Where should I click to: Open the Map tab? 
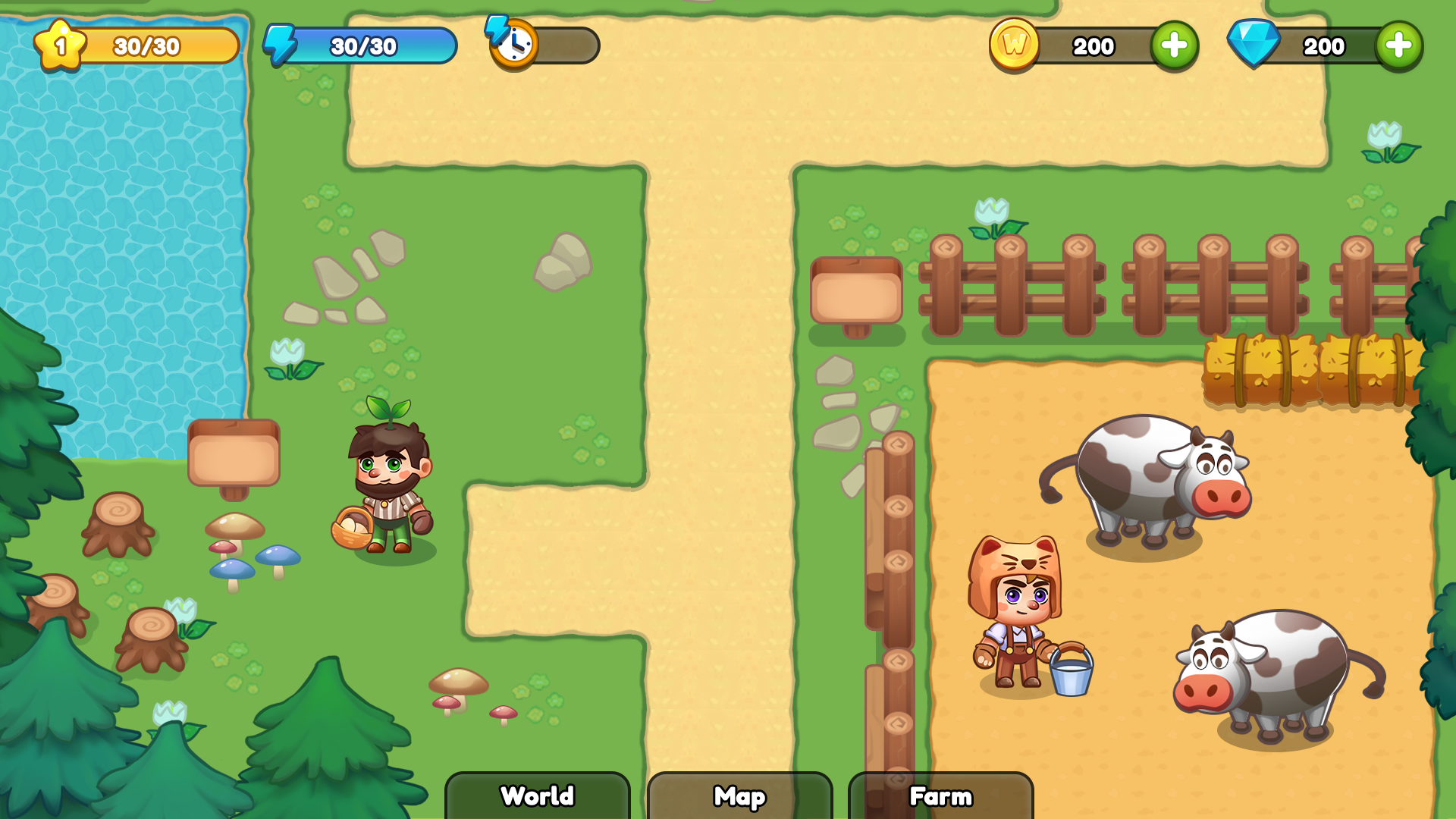coord(739,797)
